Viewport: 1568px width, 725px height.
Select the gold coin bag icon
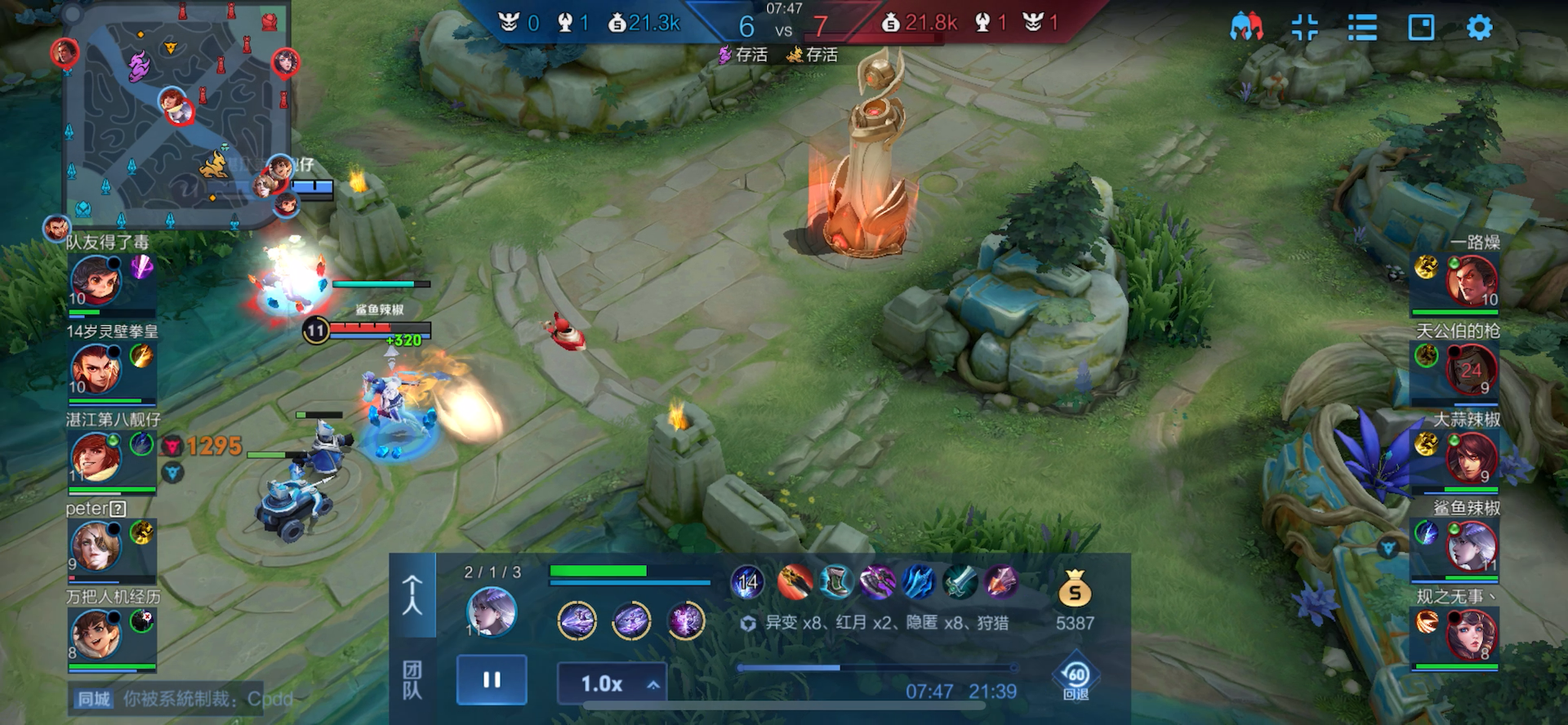pos(1075,589)
